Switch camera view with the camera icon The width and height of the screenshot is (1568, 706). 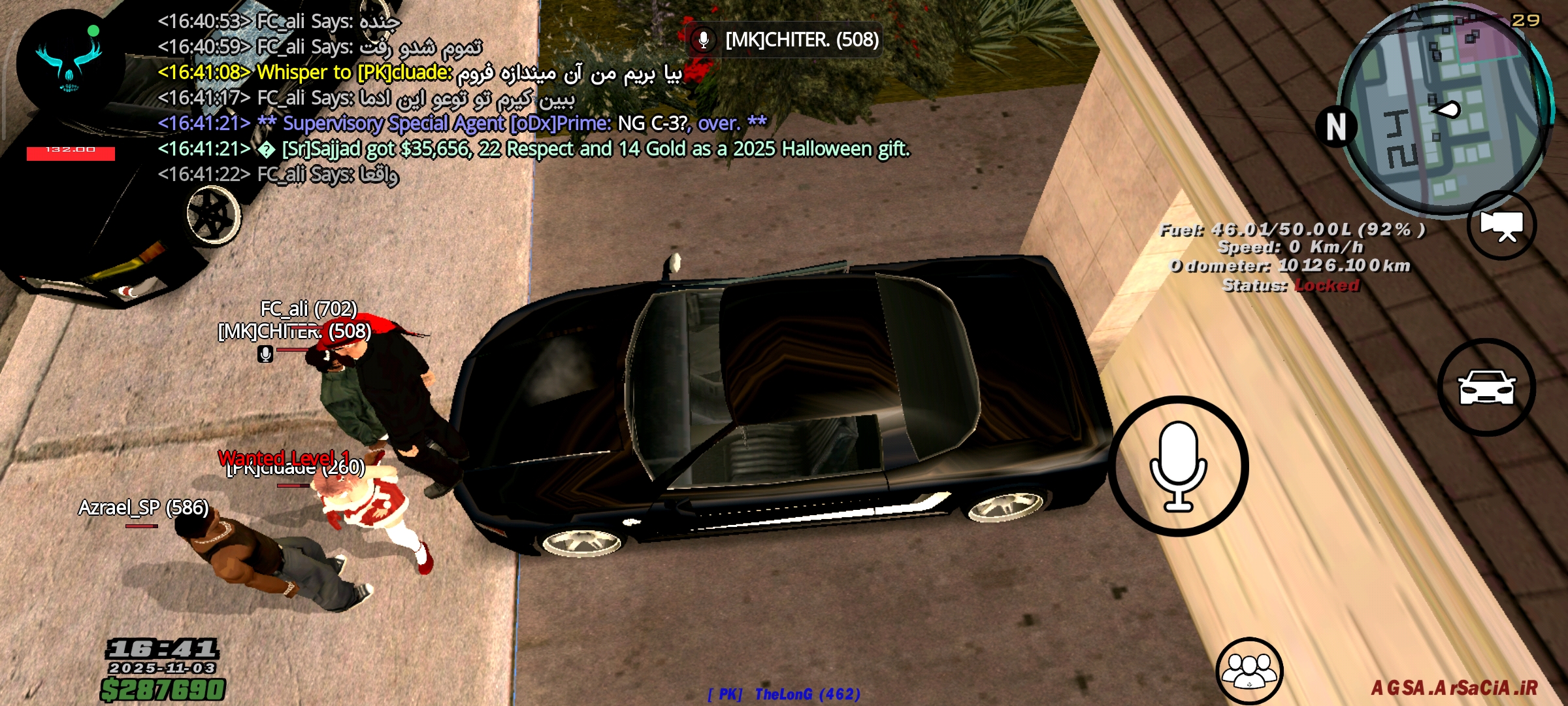(x=1501, y=226)
